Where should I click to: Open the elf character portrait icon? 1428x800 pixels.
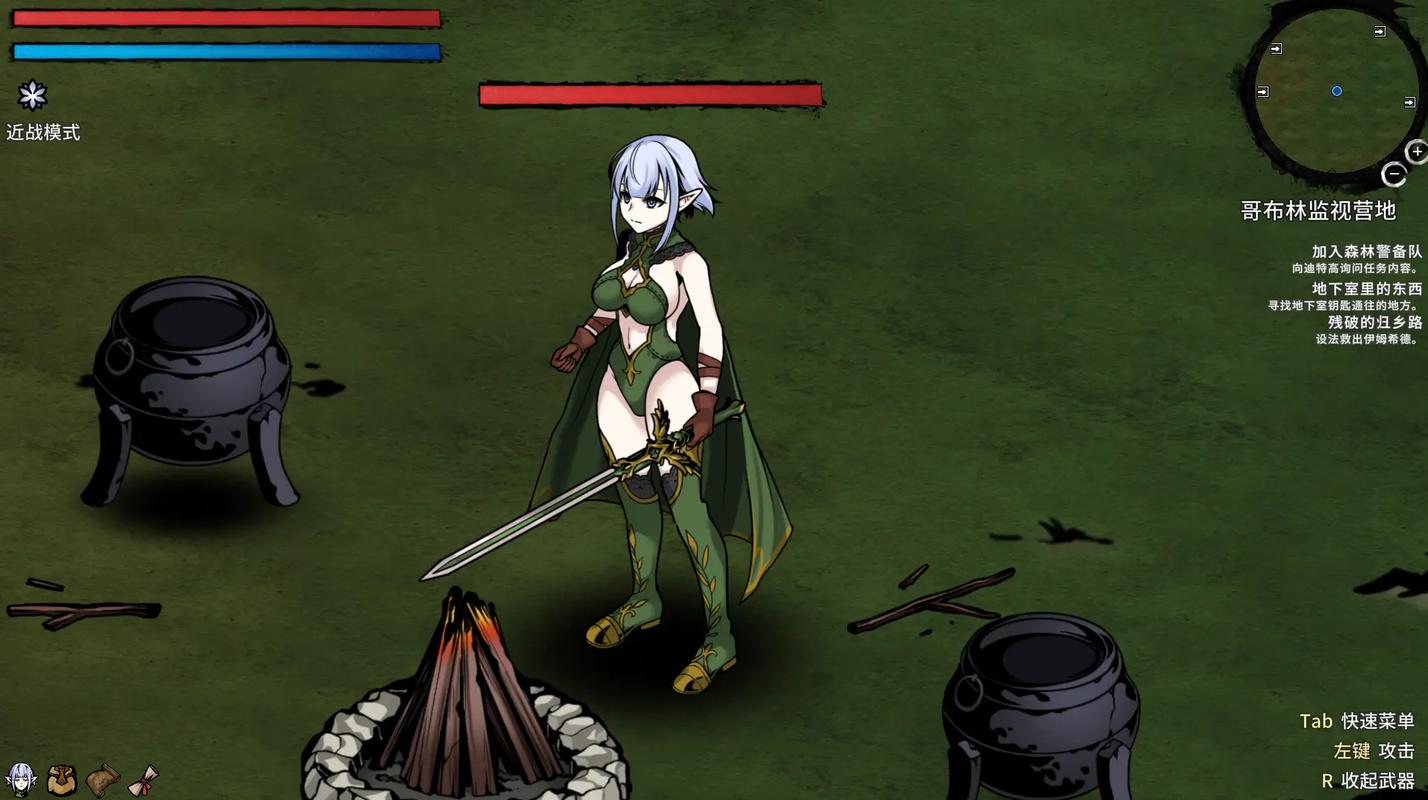click(21, 778)
